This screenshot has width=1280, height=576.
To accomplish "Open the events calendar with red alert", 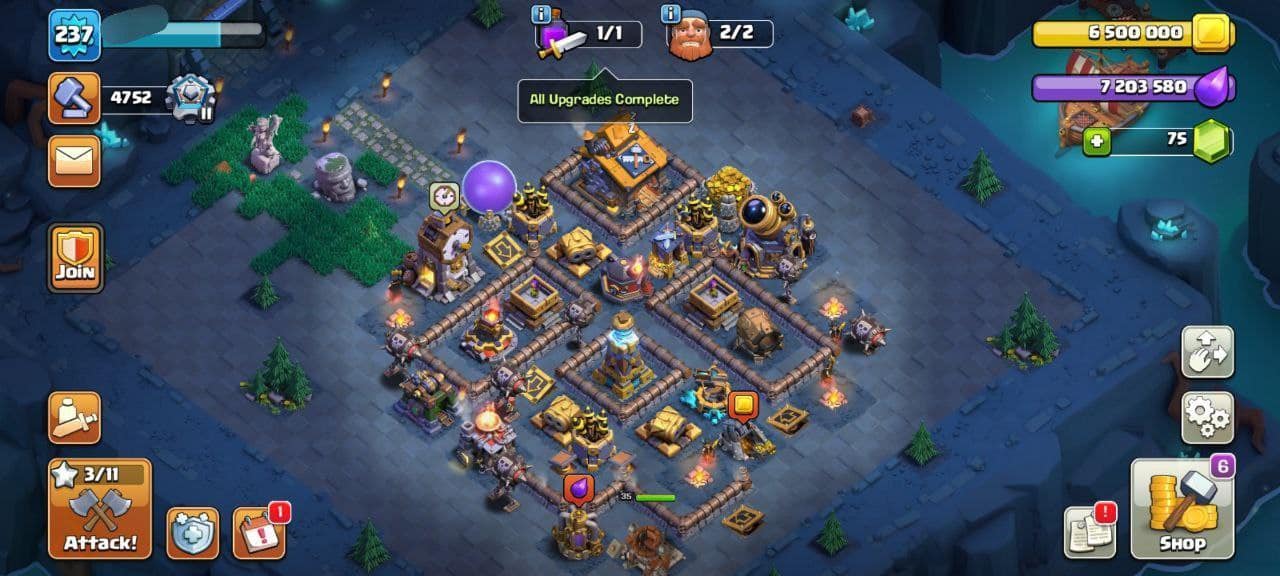I will coord(259,532).
